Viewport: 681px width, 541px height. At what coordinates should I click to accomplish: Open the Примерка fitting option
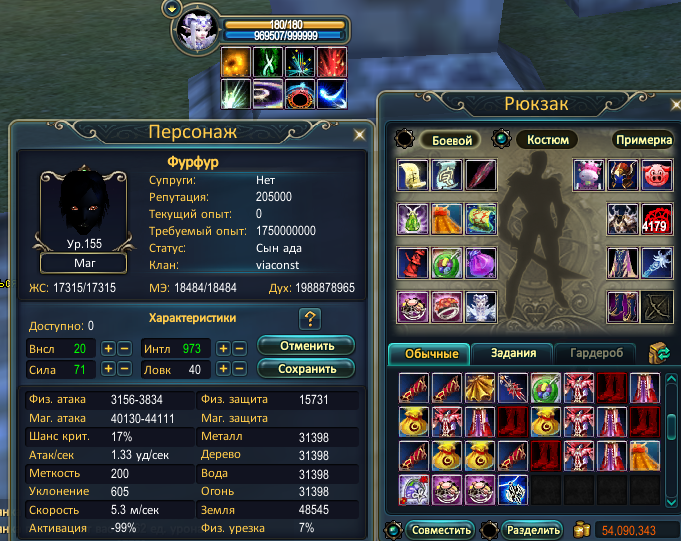641,141
